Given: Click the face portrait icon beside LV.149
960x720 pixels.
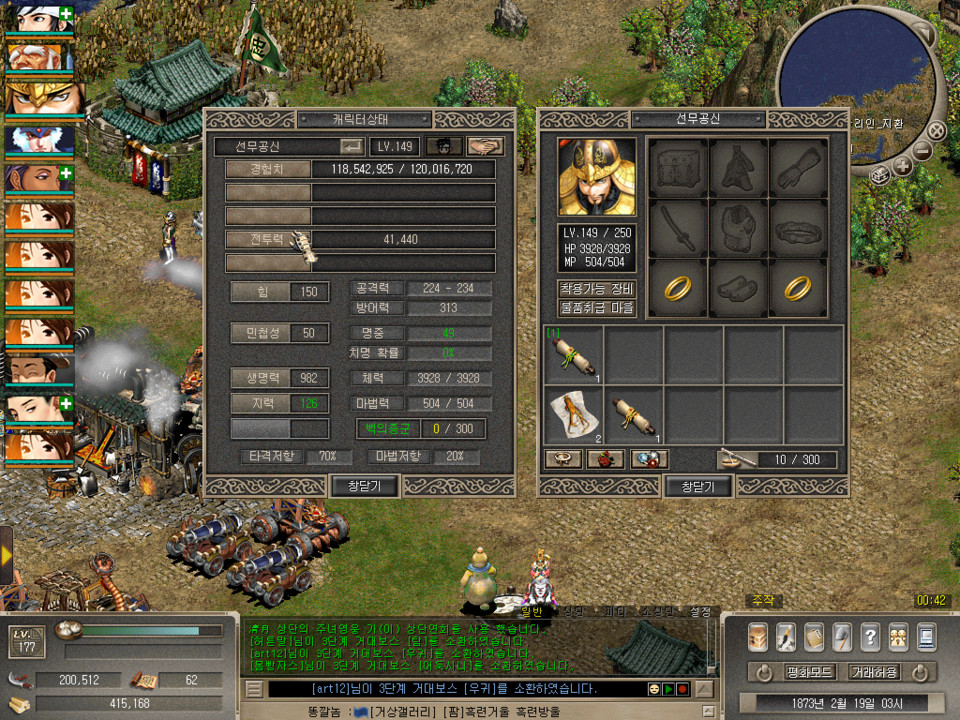Looking at the screenshot, I should (444, 146).
